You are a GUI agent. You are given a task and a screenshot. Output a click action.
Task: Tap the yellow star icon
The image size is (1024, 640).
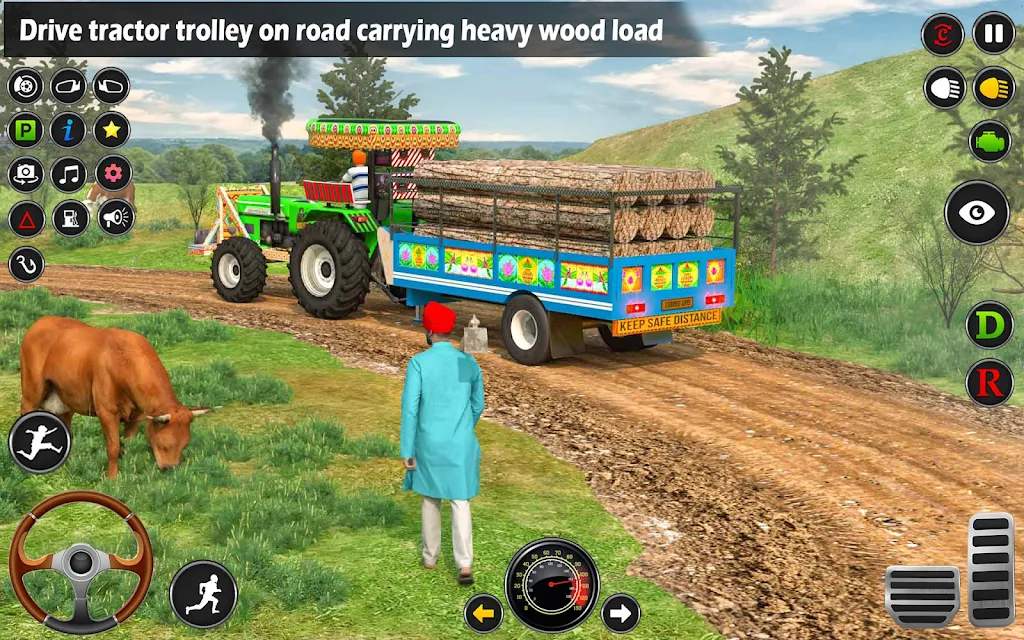pyautogui.click(x=112, y=130)
